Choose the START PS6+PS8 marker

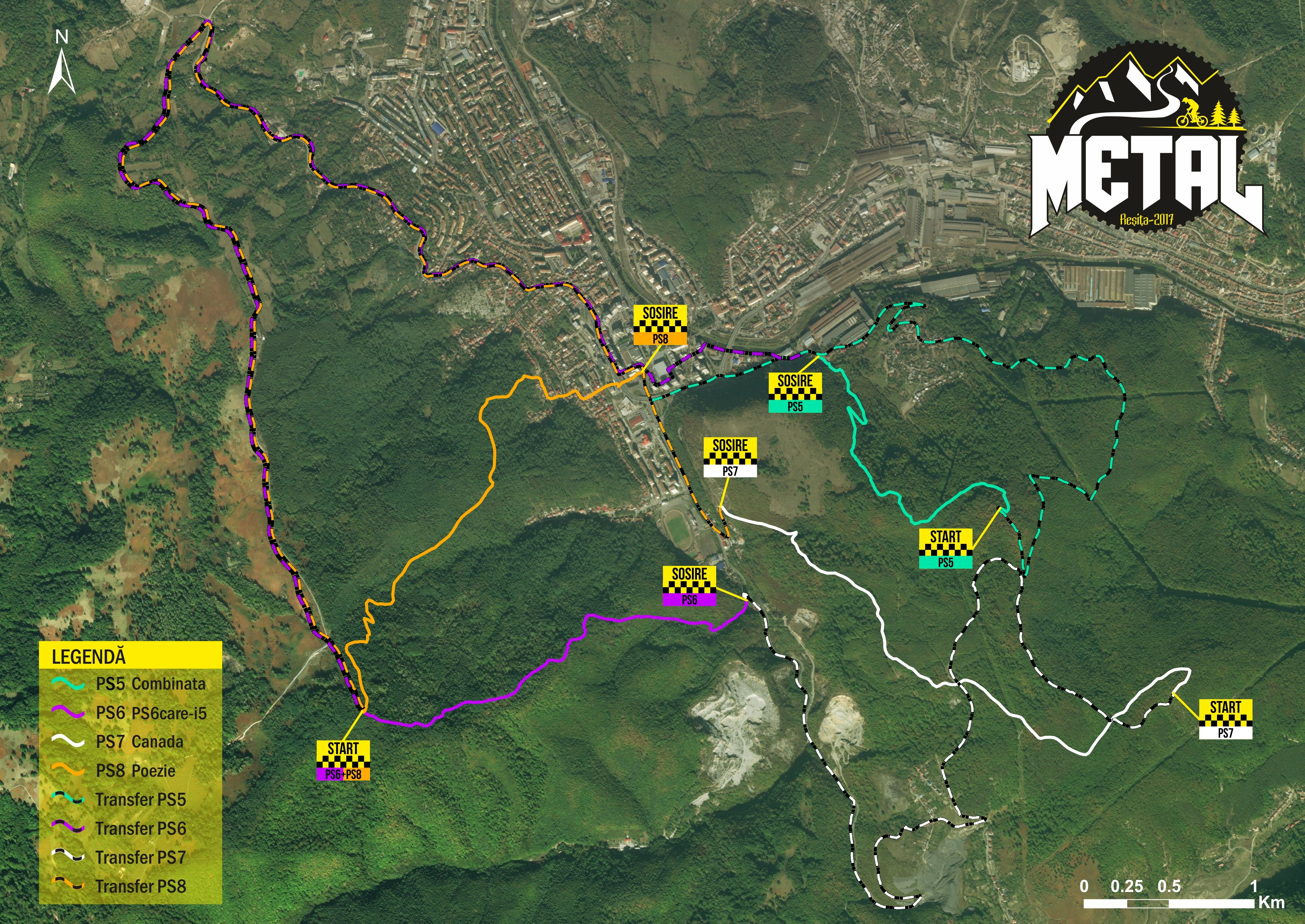343,760
